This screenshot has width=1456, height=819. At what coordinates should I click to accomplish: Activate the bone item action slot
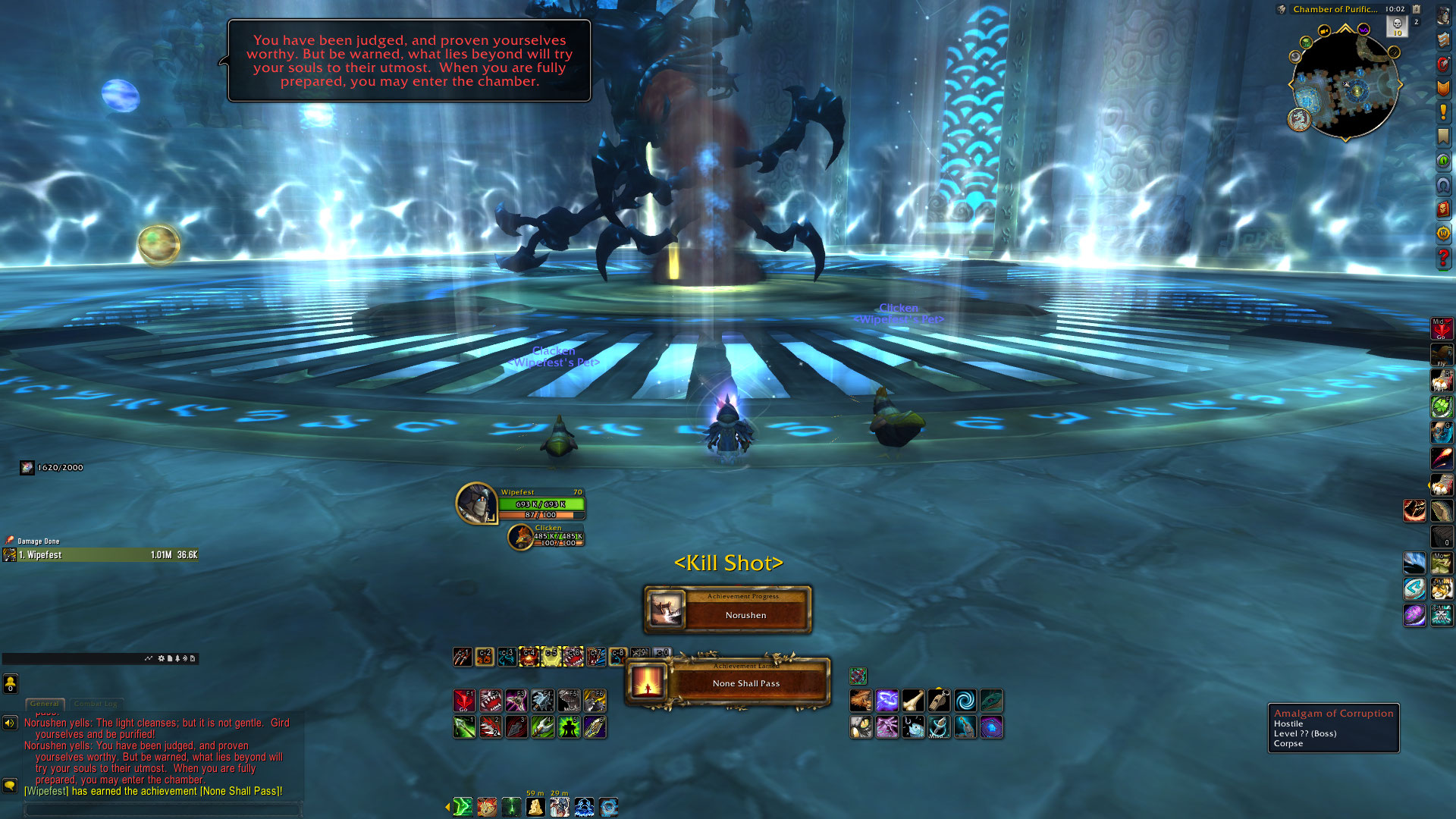913,700
